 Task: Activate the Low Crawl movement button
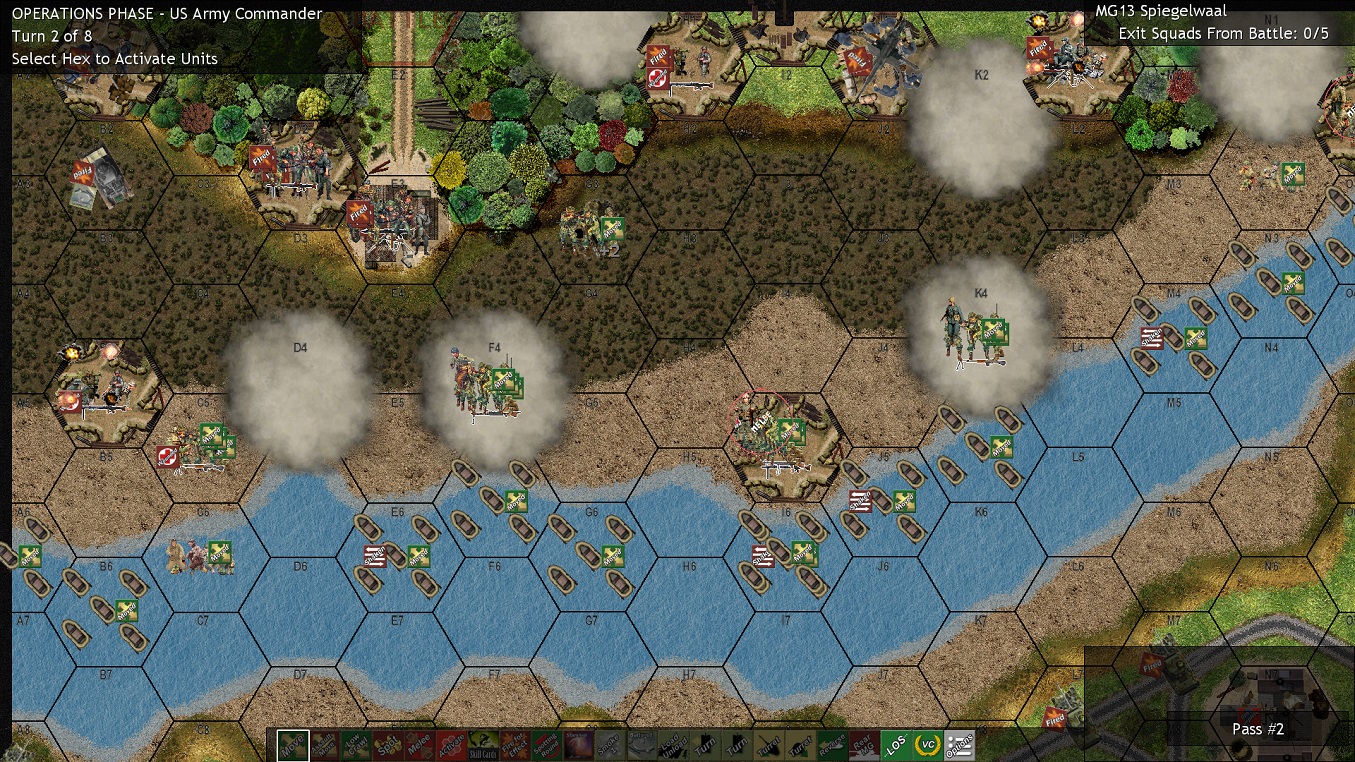355,745
